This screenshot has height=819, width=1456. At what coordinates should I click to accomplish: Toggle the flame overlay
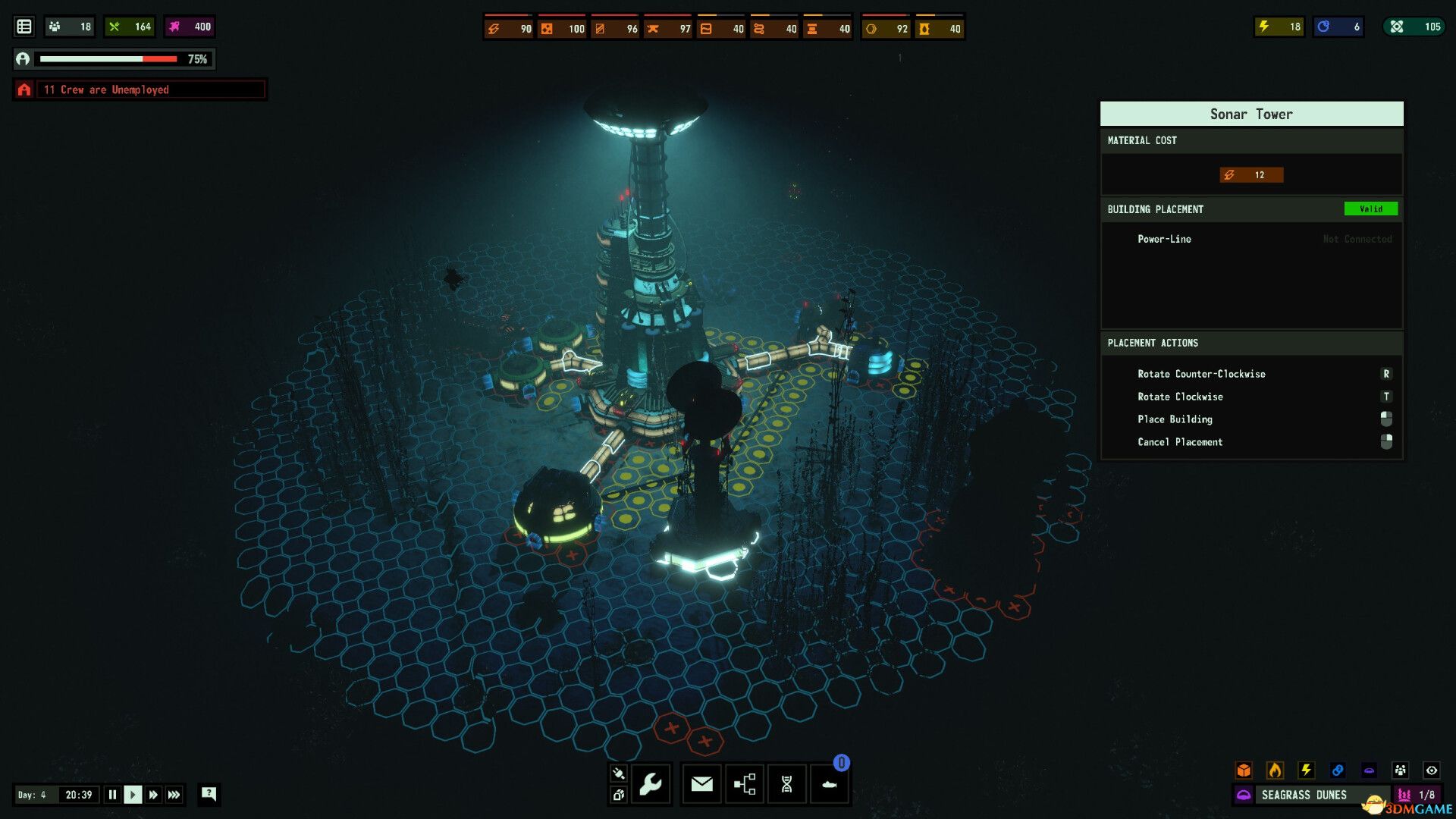[1275, 770]
